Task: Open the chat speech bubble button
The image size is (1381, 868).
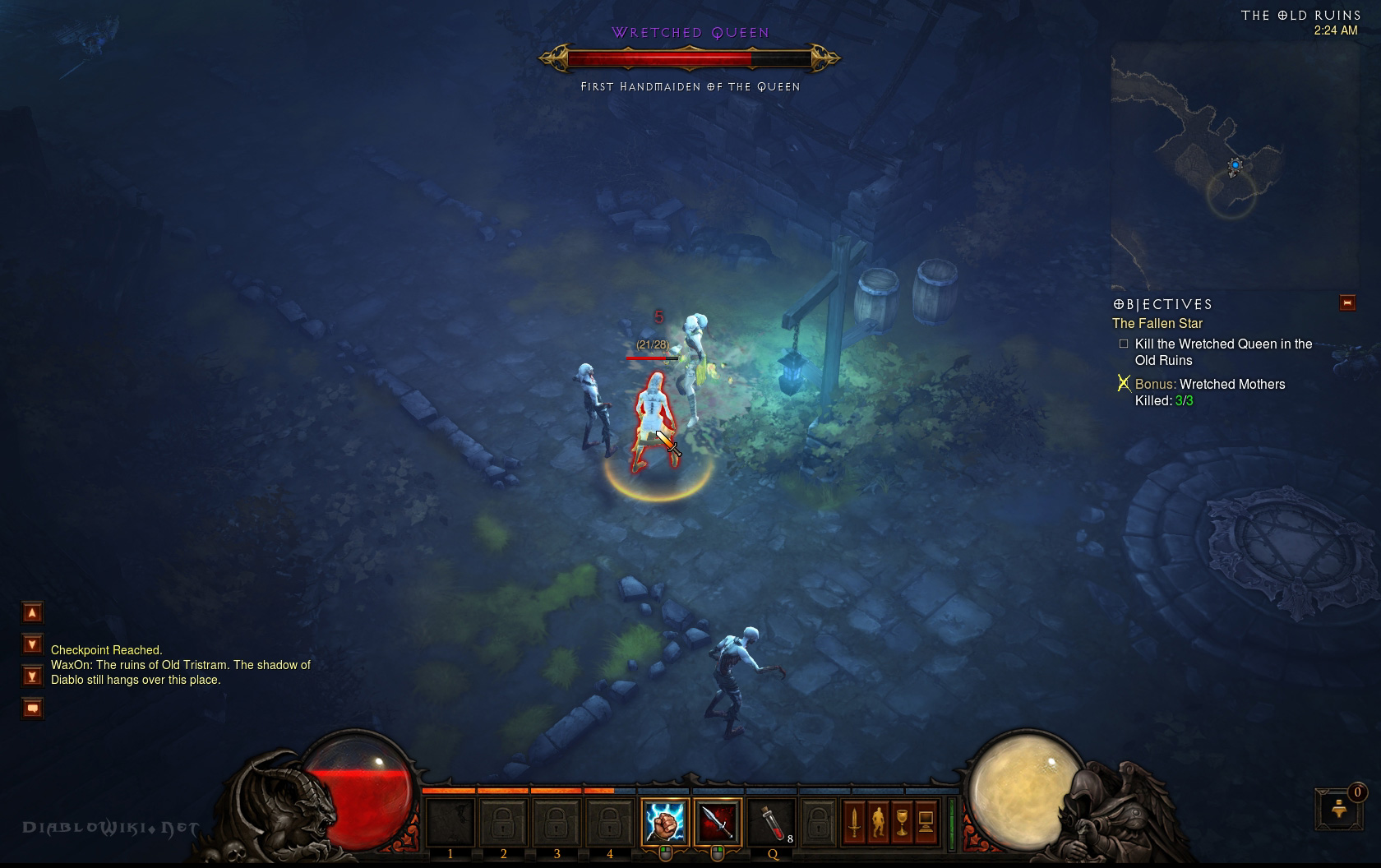Action: point(32,708)
